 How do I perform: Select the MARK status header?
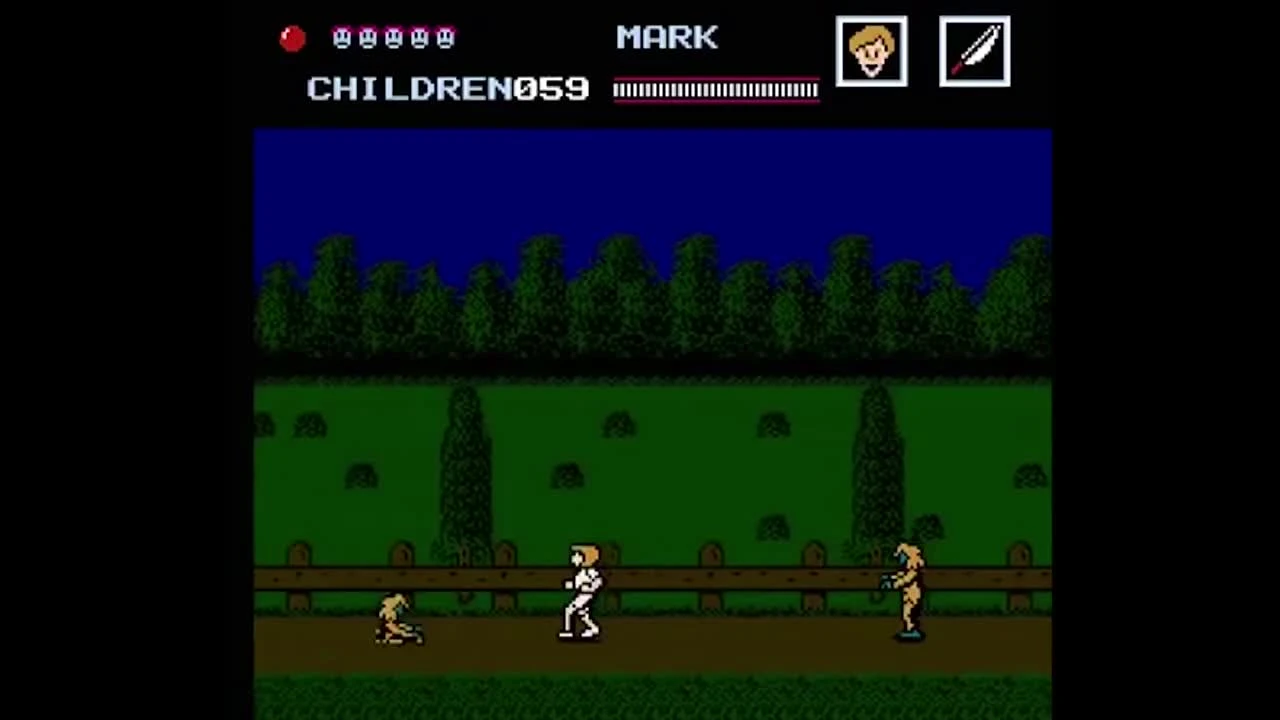[666, 37]
